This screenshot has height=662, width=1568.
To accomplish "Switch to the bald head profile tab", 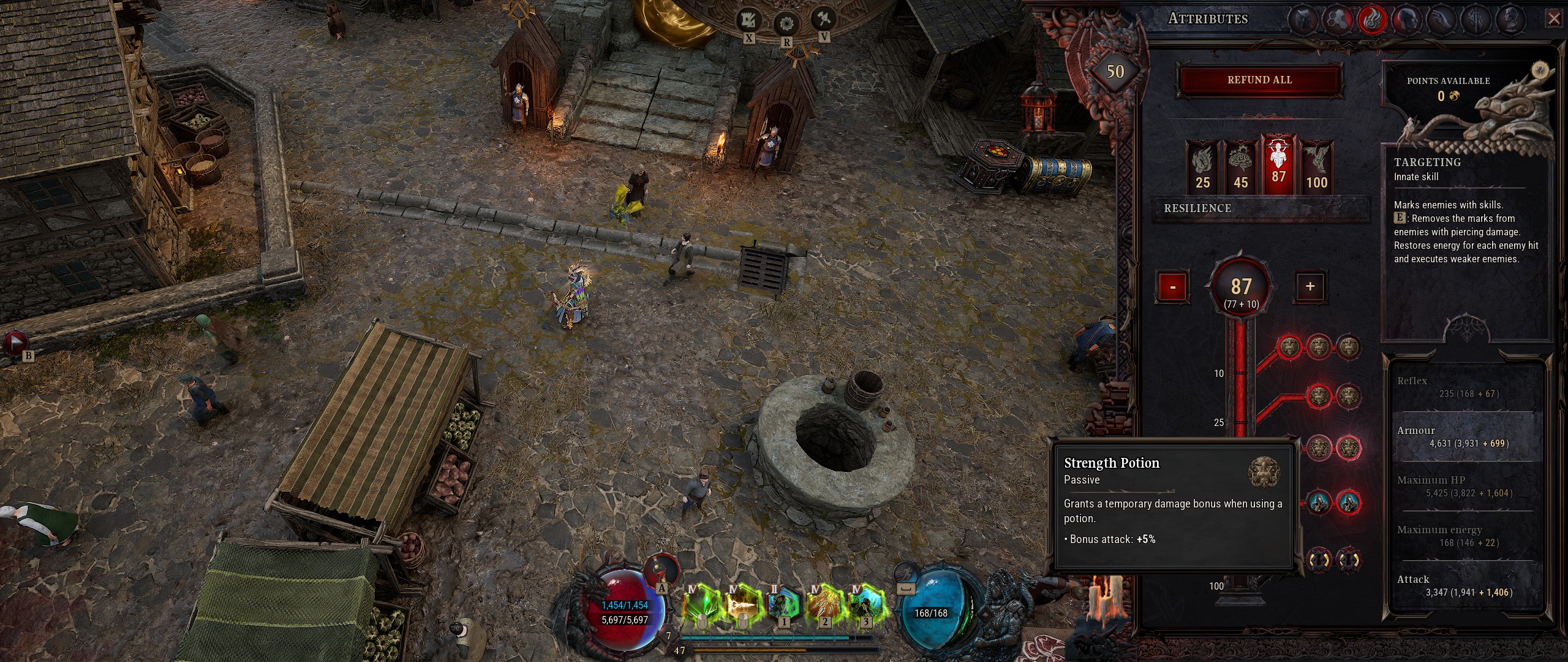I will 1408,20.
